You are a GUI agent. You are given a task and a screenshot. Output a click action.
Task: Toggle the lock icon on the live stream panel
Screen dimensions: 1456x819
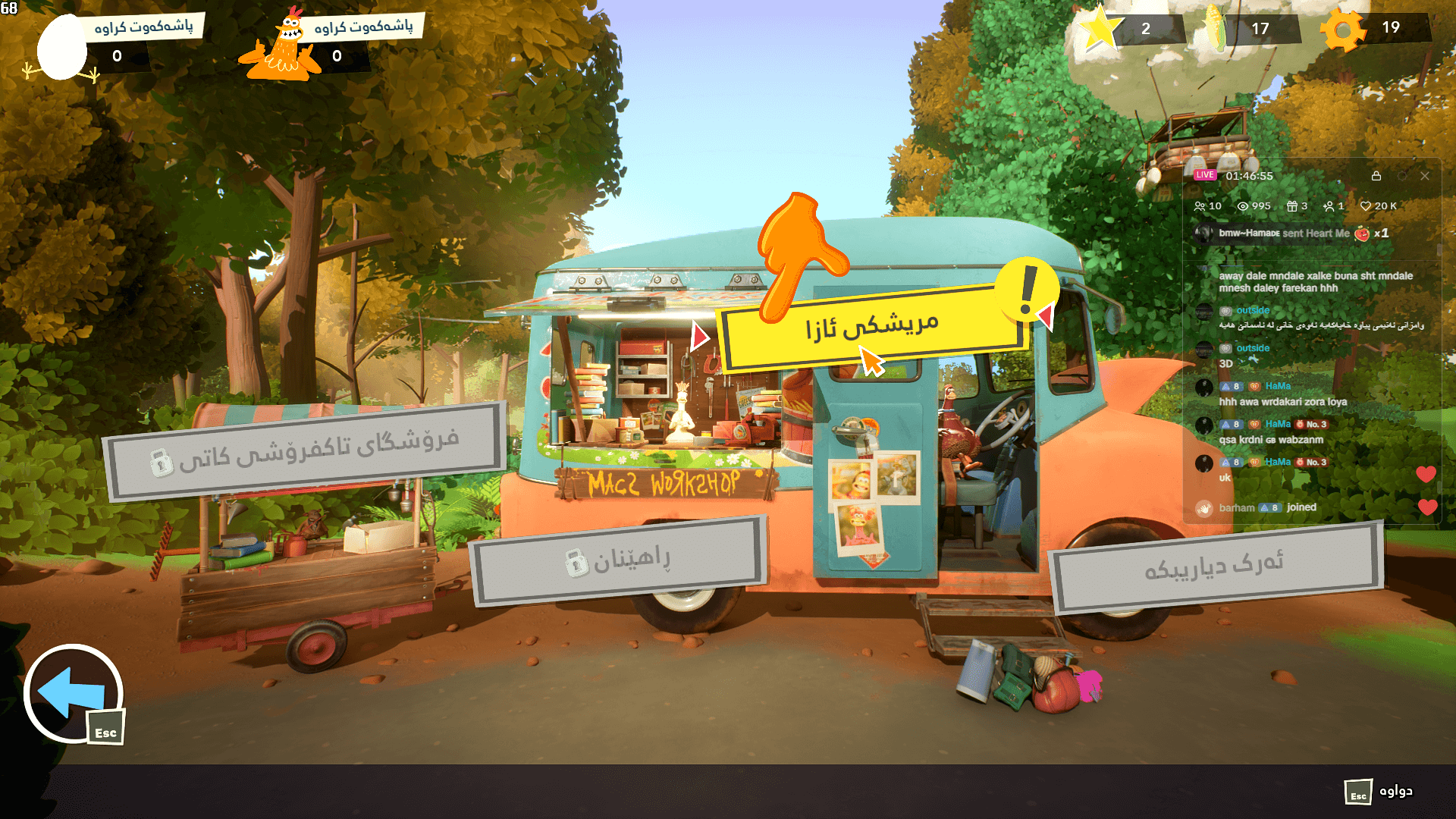click(x=1376, y=176)
